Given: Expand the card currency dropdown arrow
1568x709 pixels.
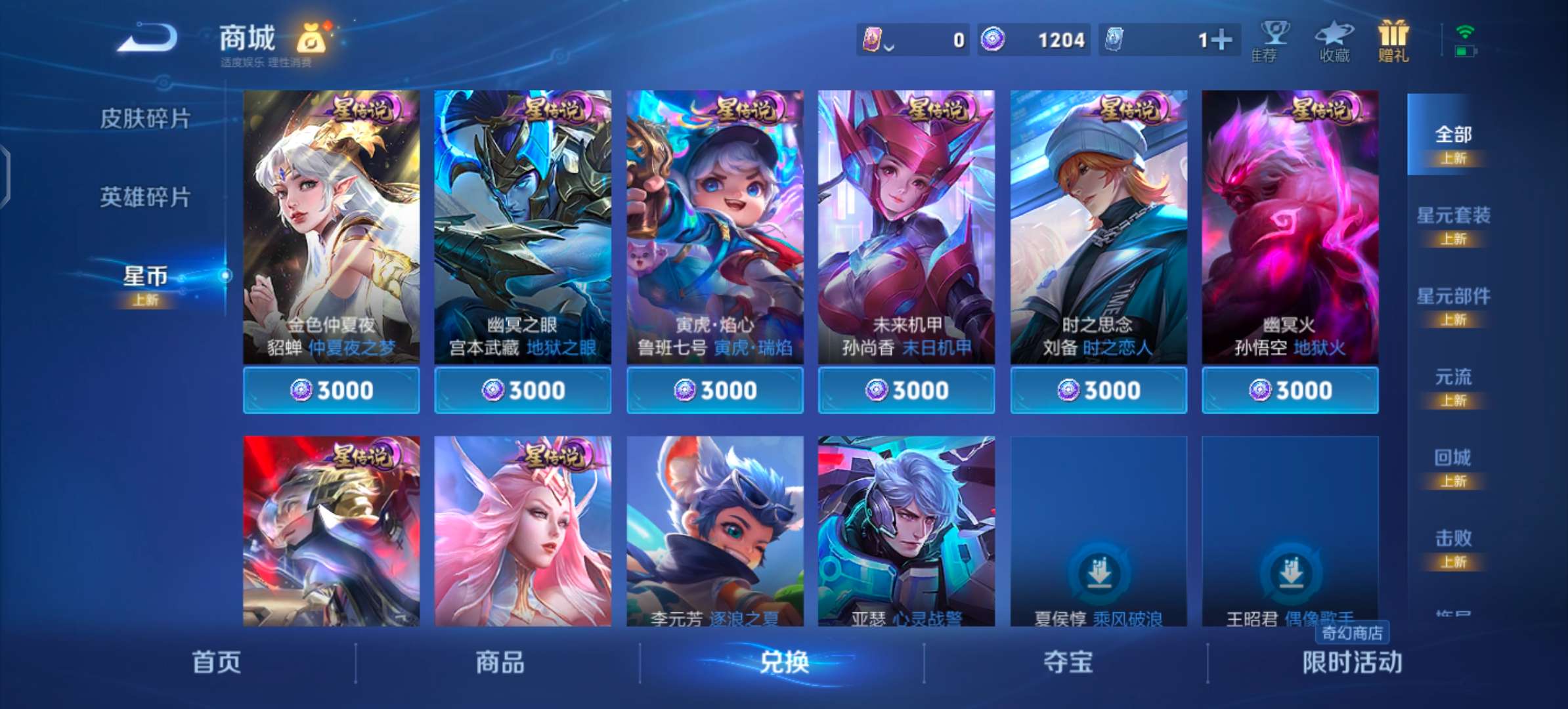Looking at the screenshot, I should coord(890,46).
